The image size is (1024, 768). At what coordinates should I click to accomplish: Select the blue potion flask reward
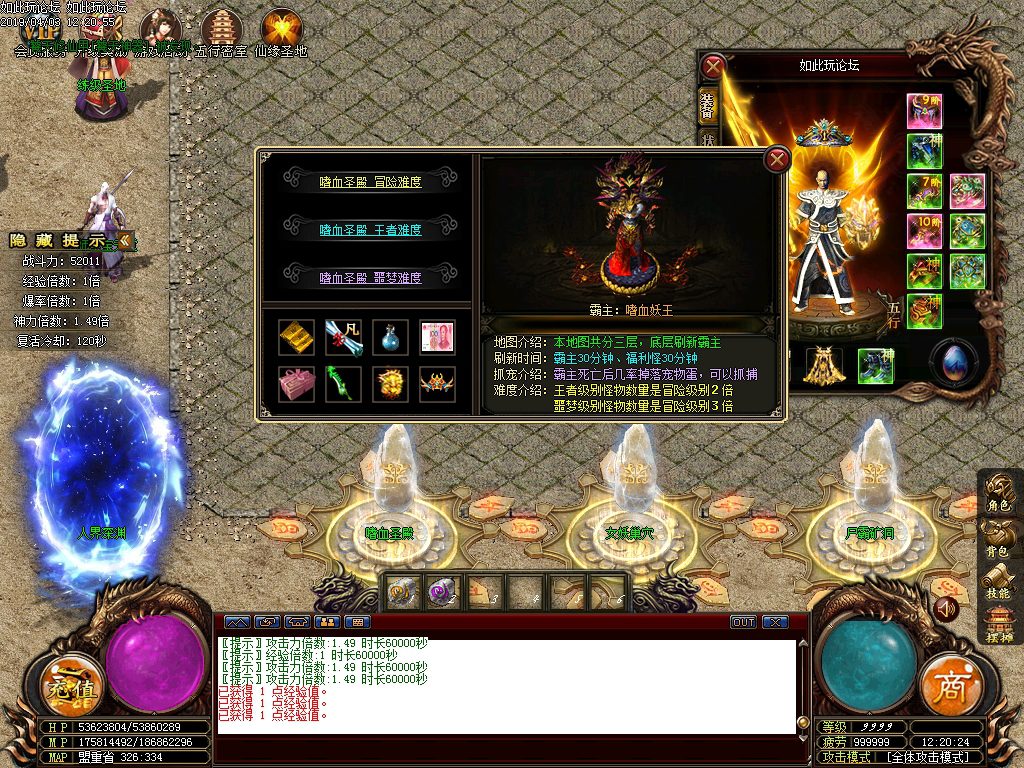tap(390, 336)
